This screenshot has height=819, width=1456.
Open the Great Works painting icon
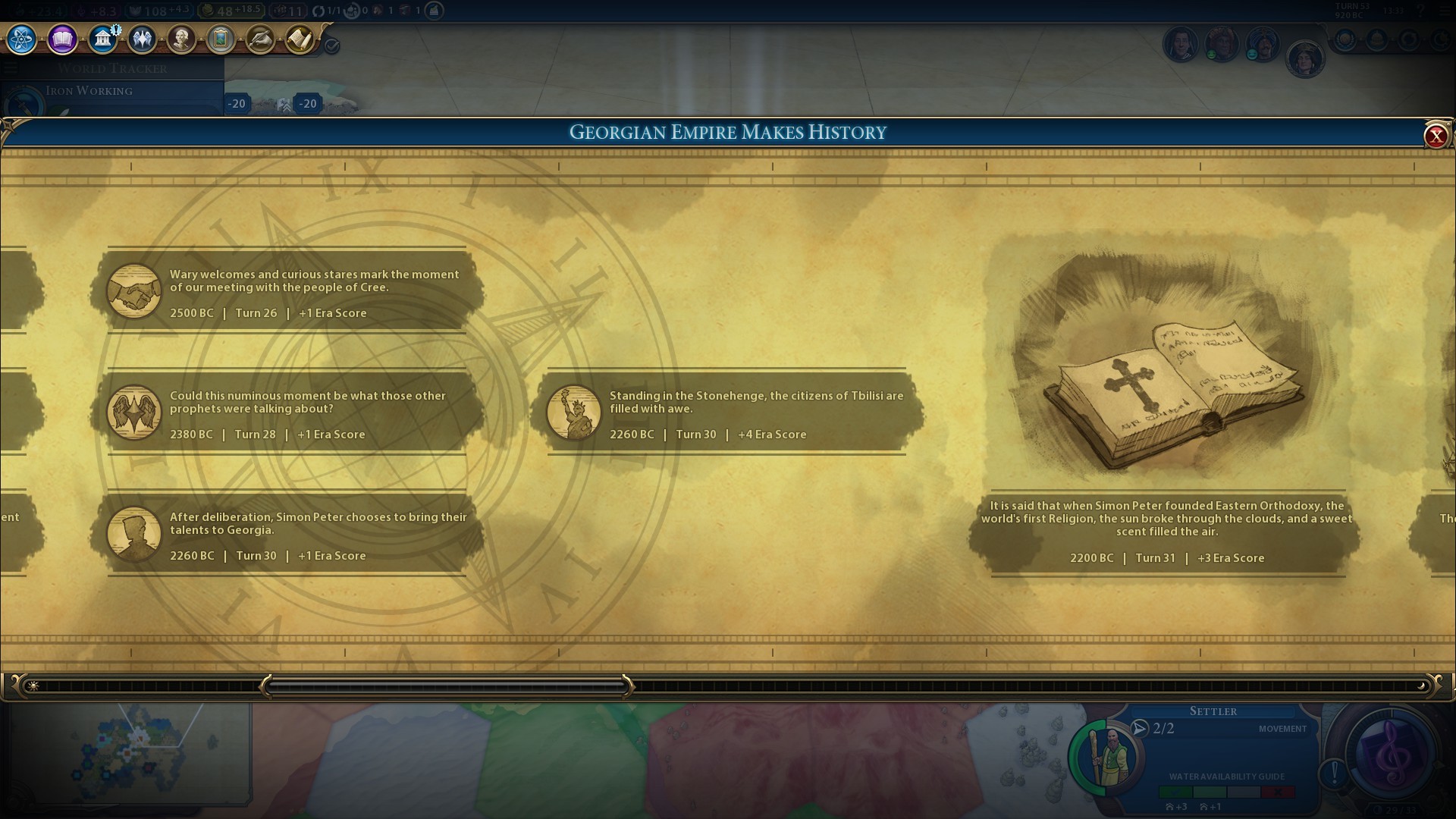(221, 39)
